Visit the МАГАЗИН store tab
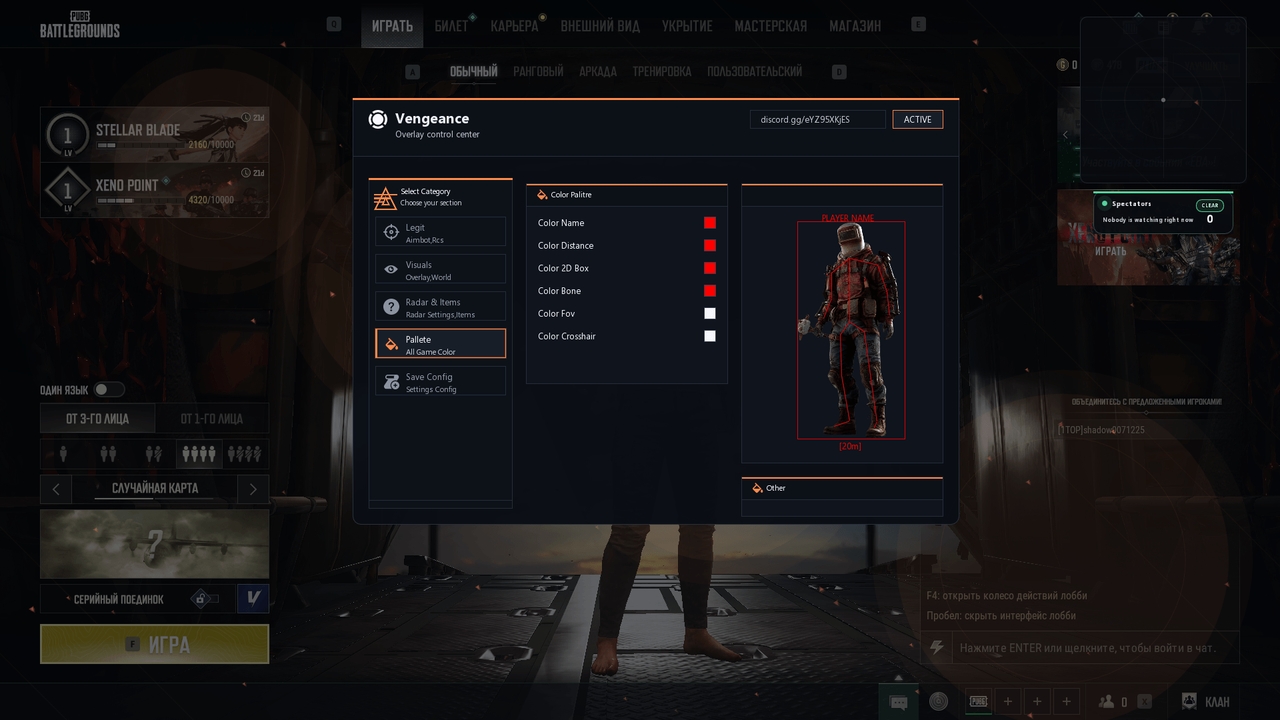 pyautogui.click(x=855, y=26)
